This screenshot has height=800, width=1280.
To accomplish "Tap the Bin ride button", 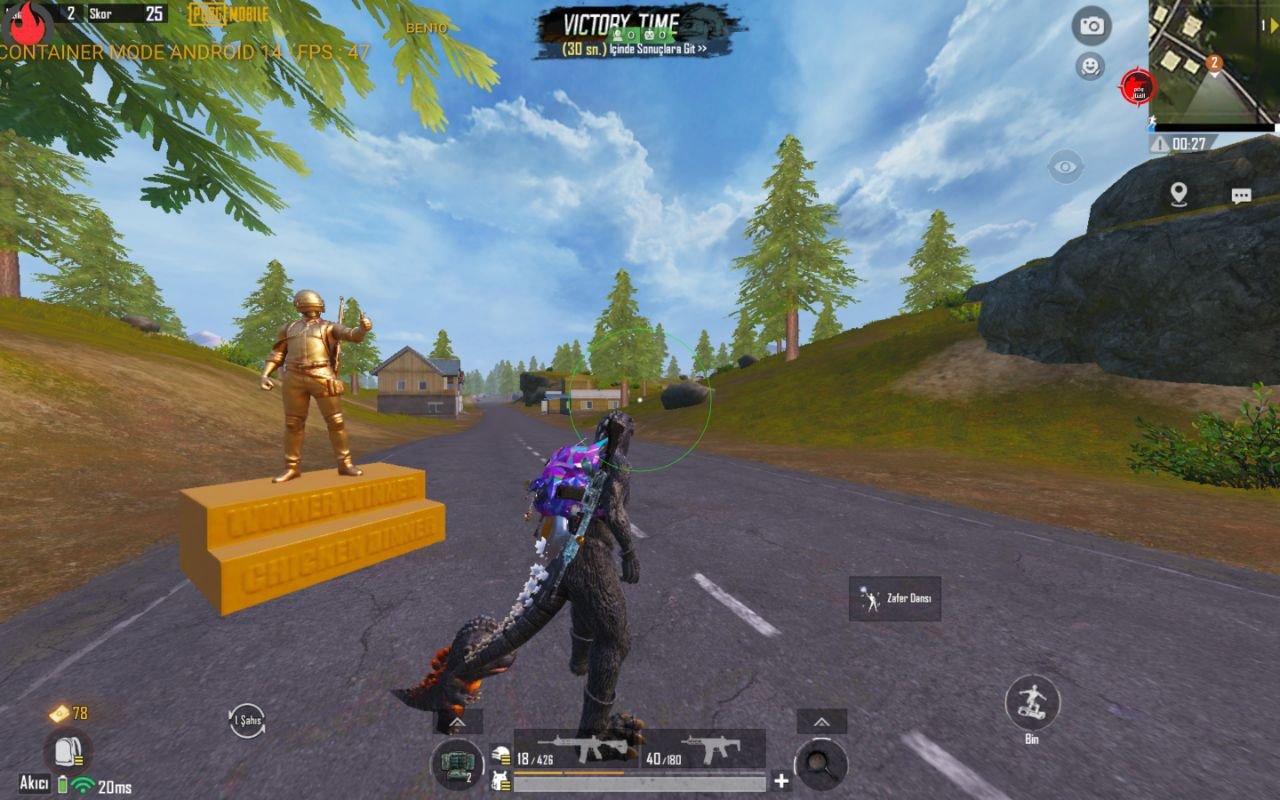I will pyautogui.click(x=1032, y=703).
